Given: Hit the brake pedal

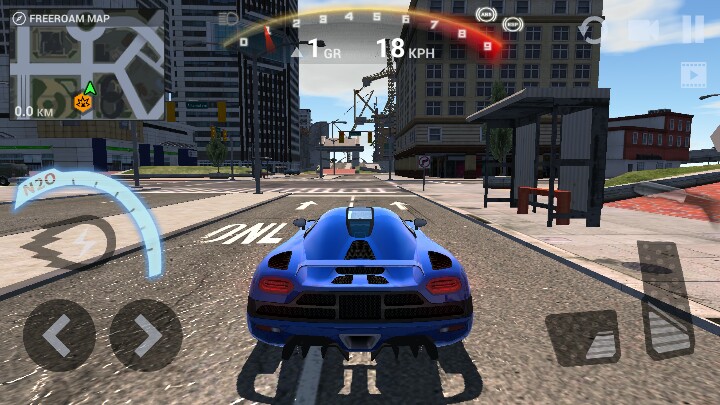Looking at the screenshot, I should pos(583,338).
